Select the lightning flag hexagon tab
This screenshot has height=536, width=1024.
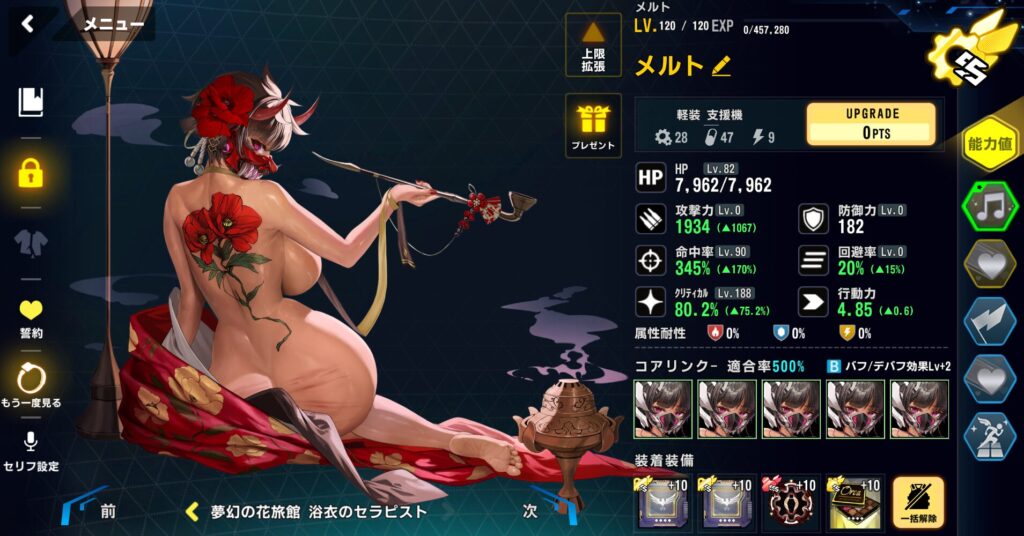pos(989,322)
